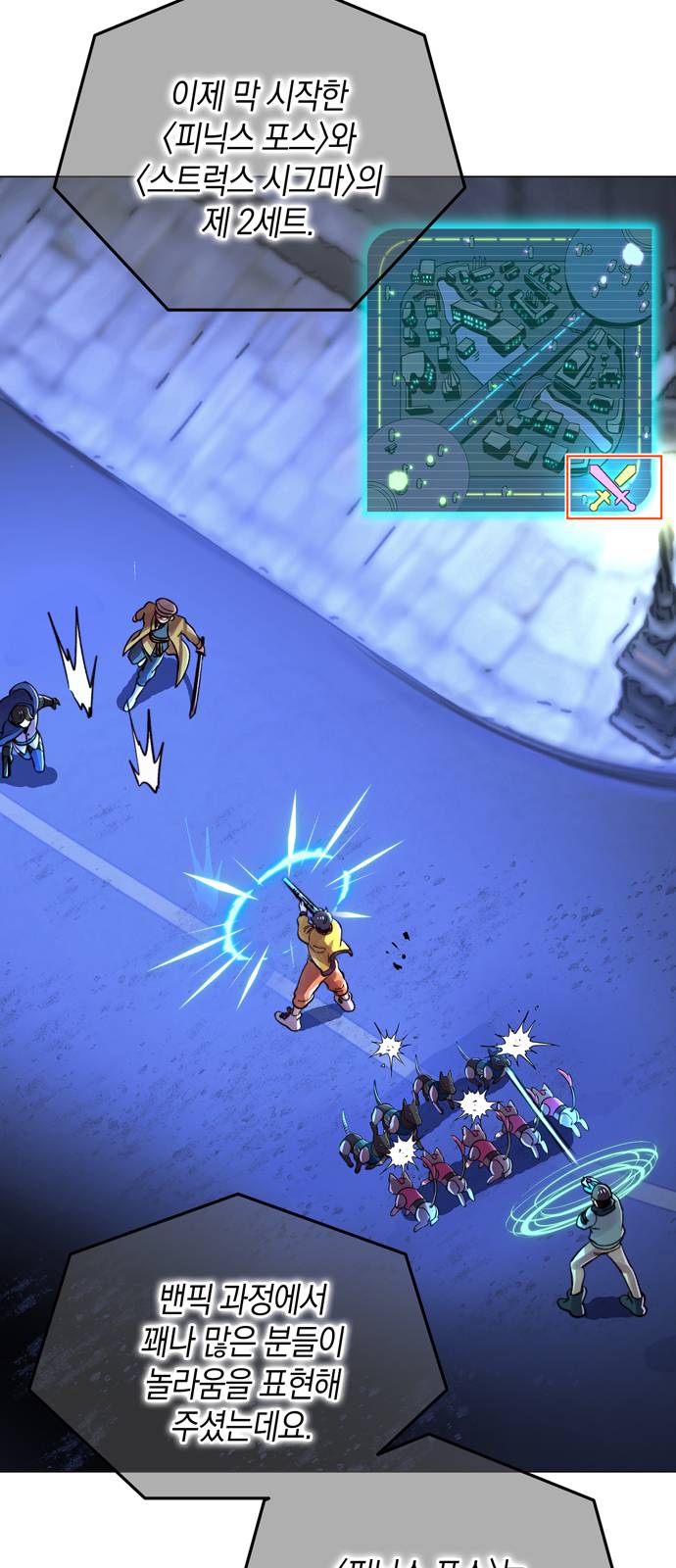This screenshot has width=676, height=1568.
Task: Select the crossed swords battle icon
Action: [x=614, y=487]
